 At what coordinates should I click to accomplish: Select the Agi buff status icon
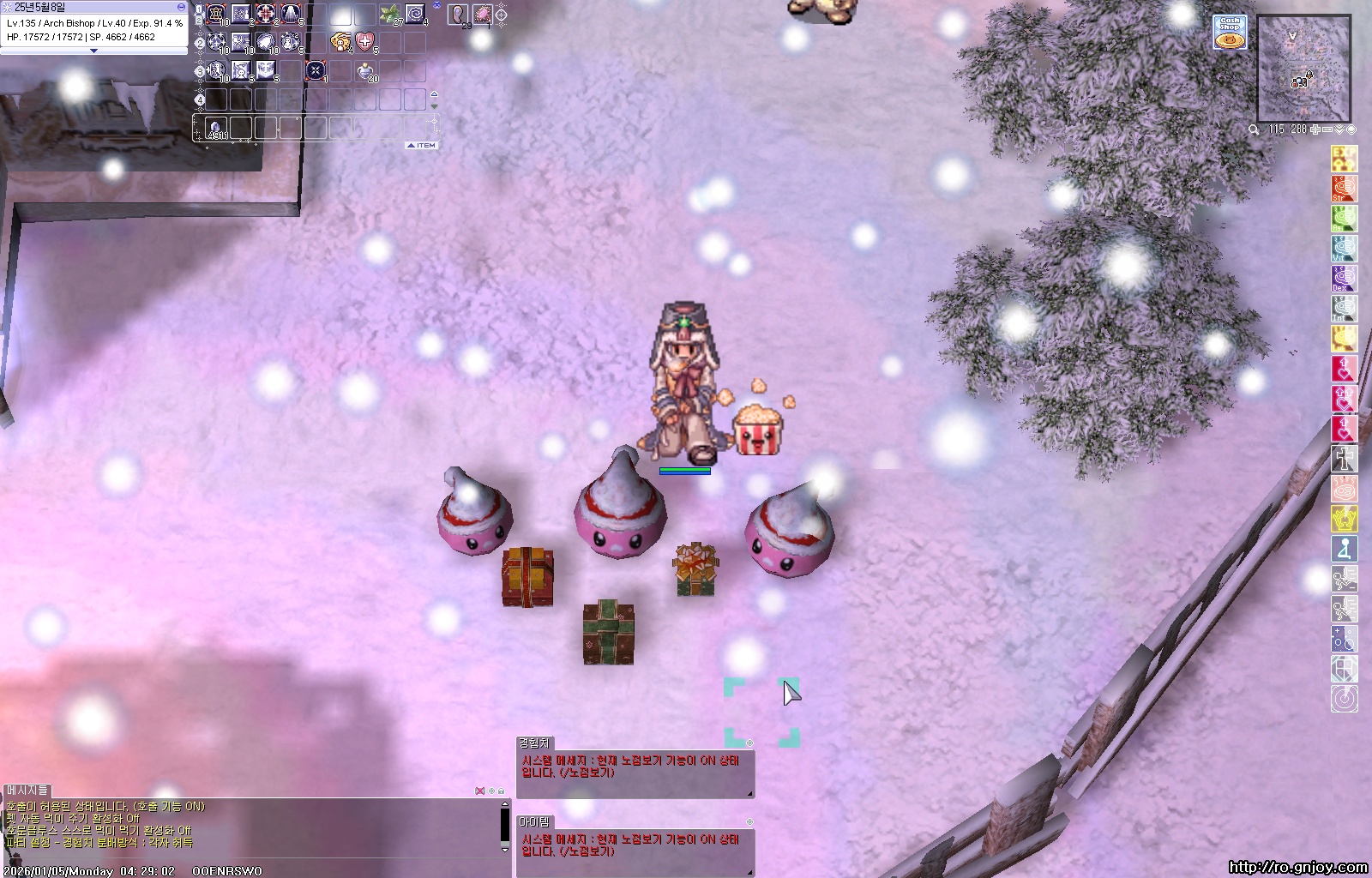pos(1344,218)
